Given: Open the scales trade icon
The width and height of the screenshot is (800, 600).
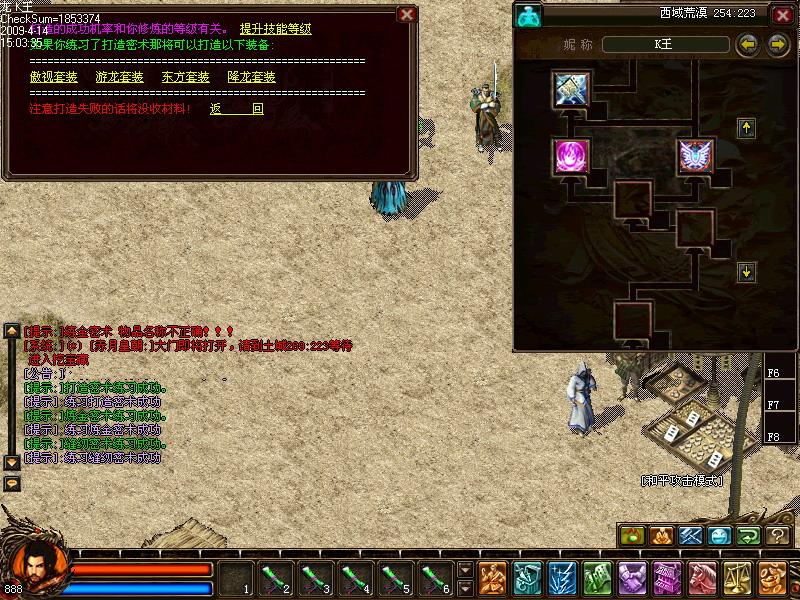Looking at the screenshot, I should pyautogui.click(x=740, y=577).
